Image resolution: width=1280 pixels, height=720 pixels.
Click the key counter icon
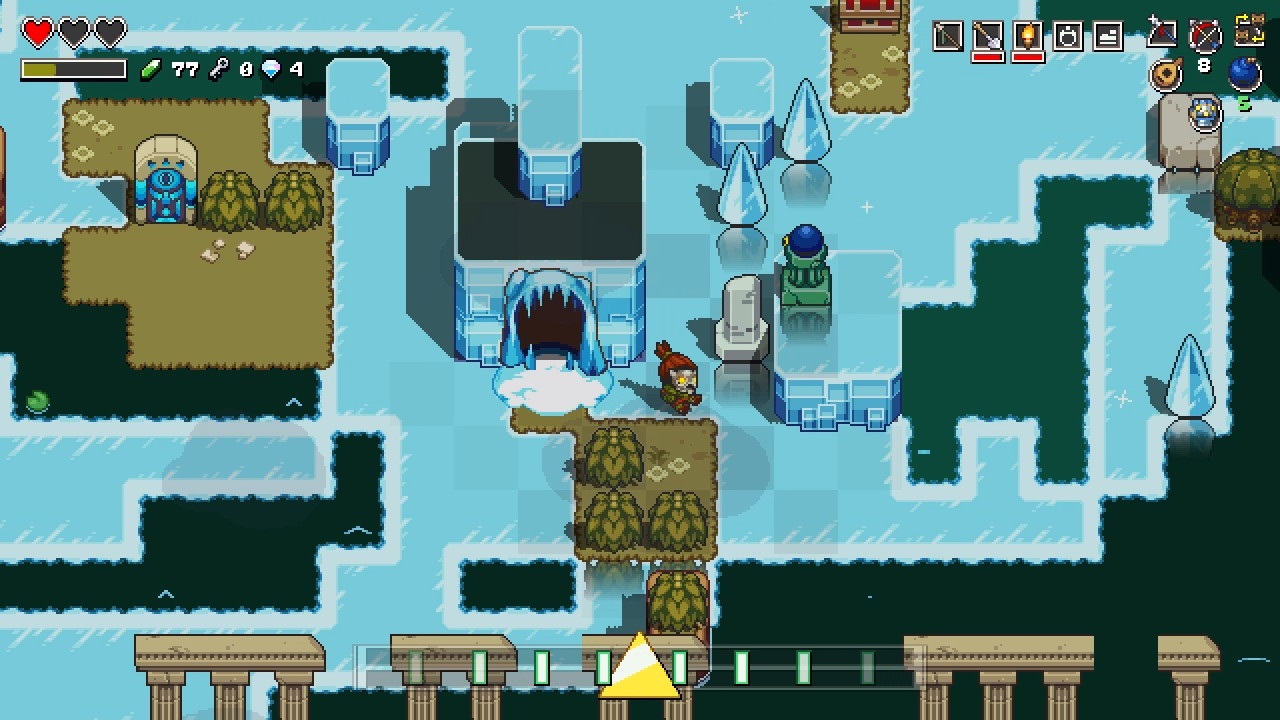220,70
